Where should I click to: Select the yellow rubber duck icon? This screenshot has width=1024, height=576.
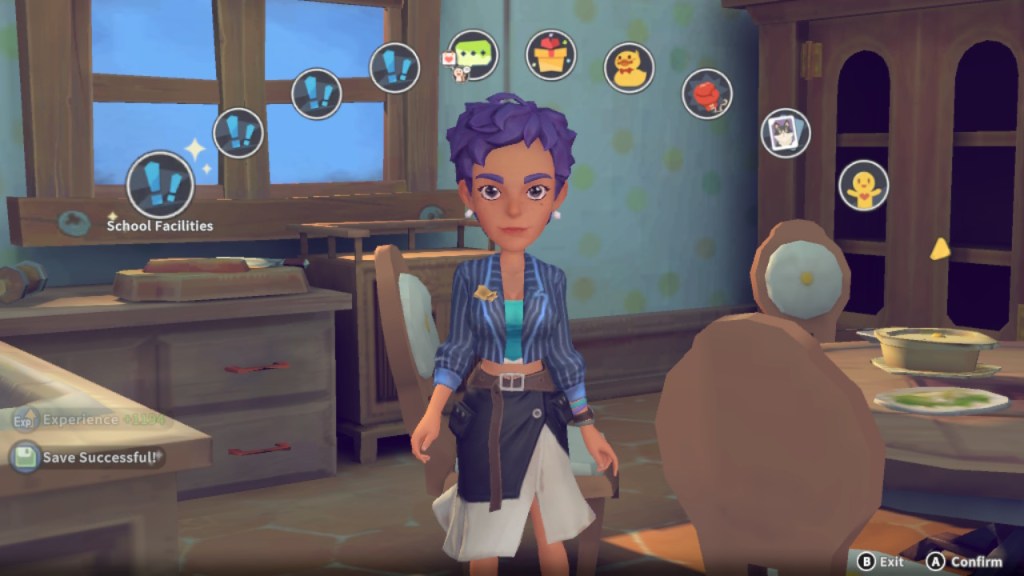[x=629, y=68]
